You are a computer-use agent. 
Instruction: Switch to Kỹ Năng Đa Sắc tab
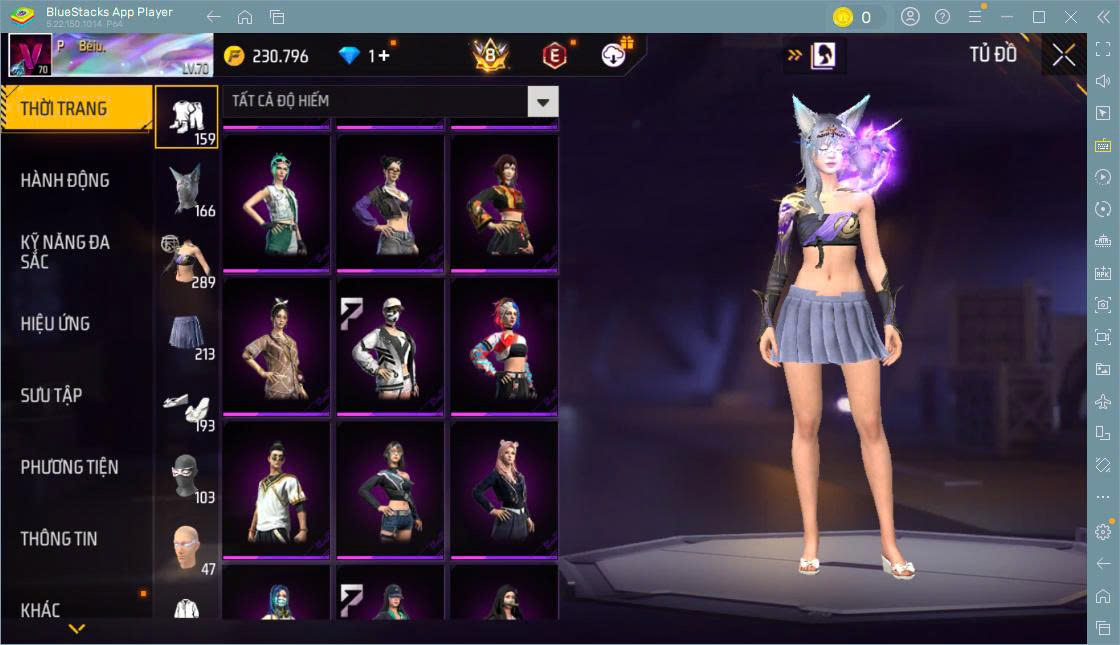coord(65,252)
